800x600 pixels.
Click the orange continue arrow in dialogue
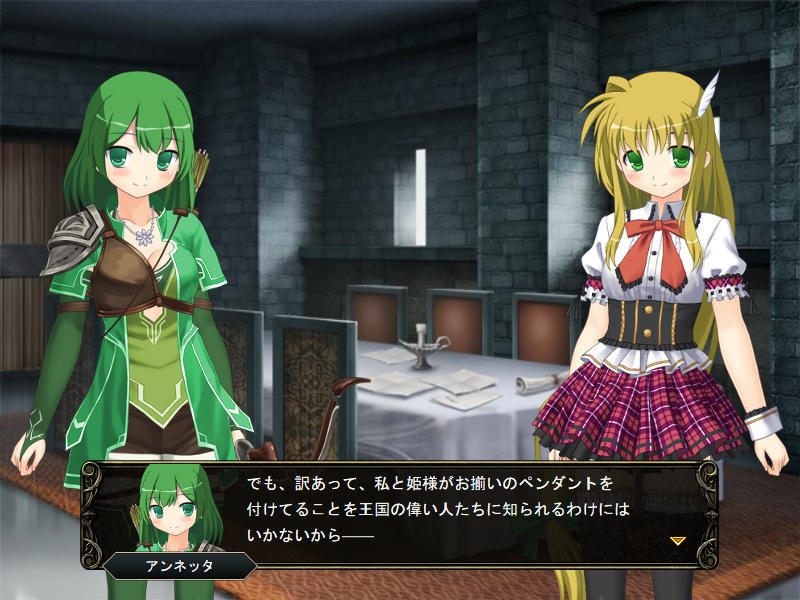tap(677, 540)
